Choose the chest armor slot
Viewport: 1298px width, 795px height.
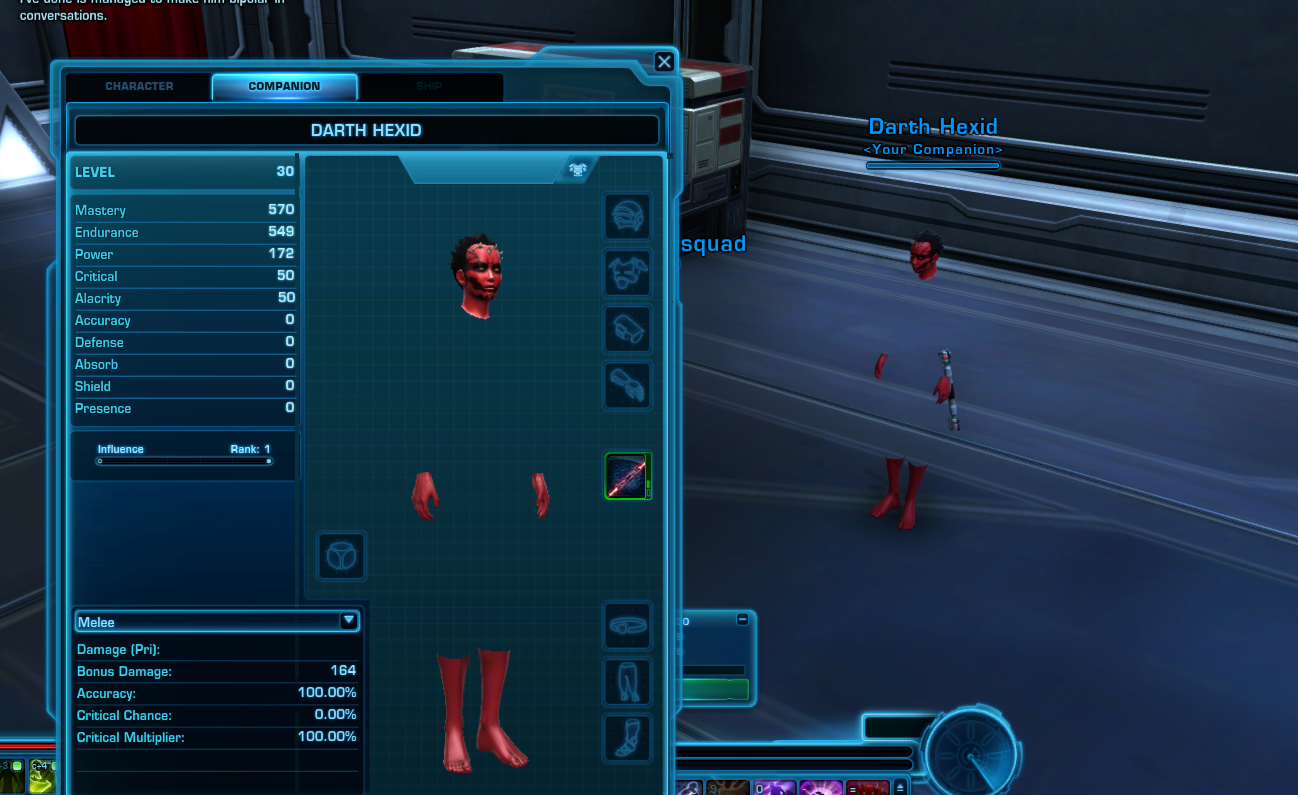[x=628, y=273]
